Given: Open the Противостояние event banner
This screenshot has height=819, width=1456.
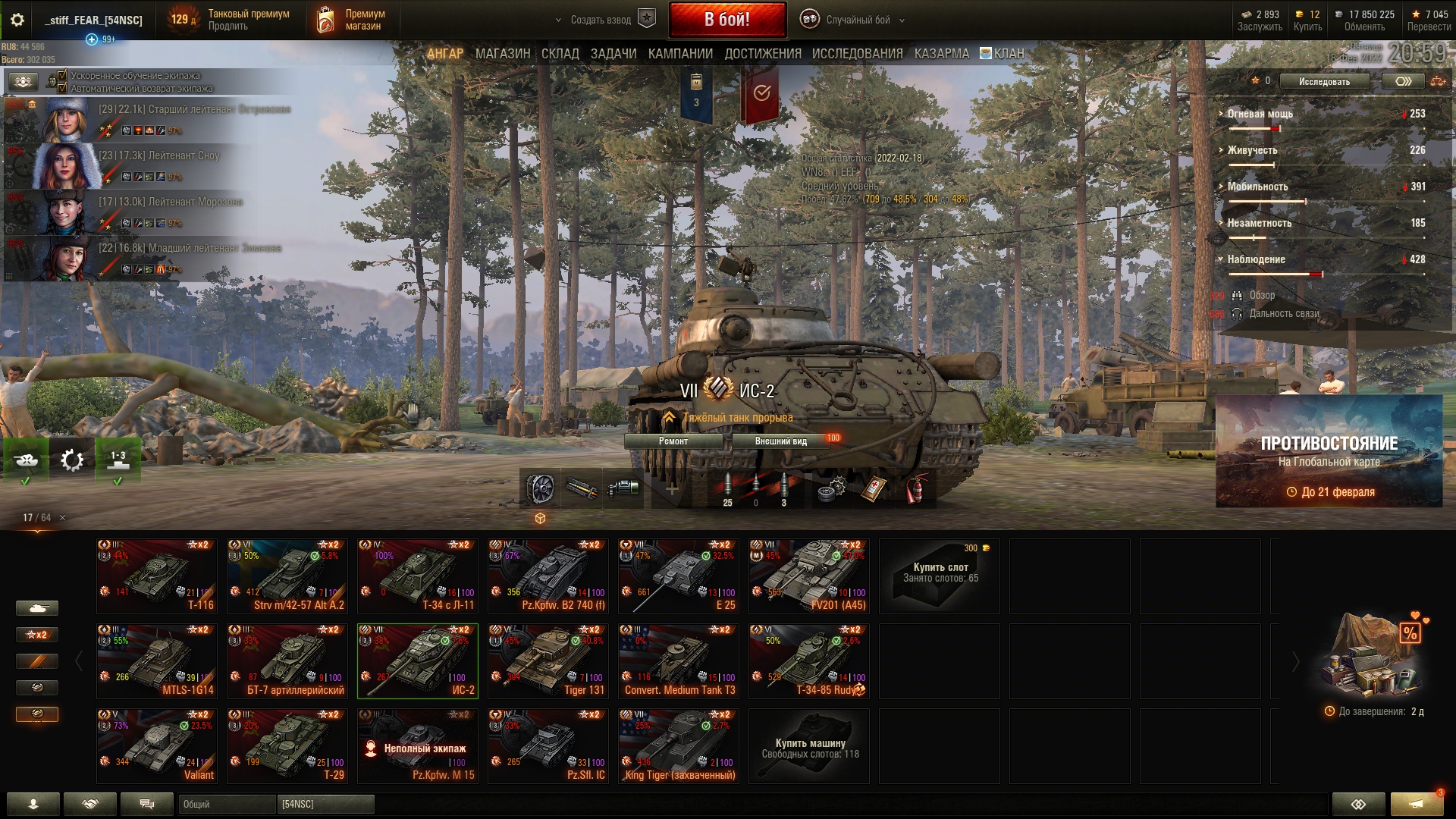Looking at the screenshot, I should (1329, 451).
